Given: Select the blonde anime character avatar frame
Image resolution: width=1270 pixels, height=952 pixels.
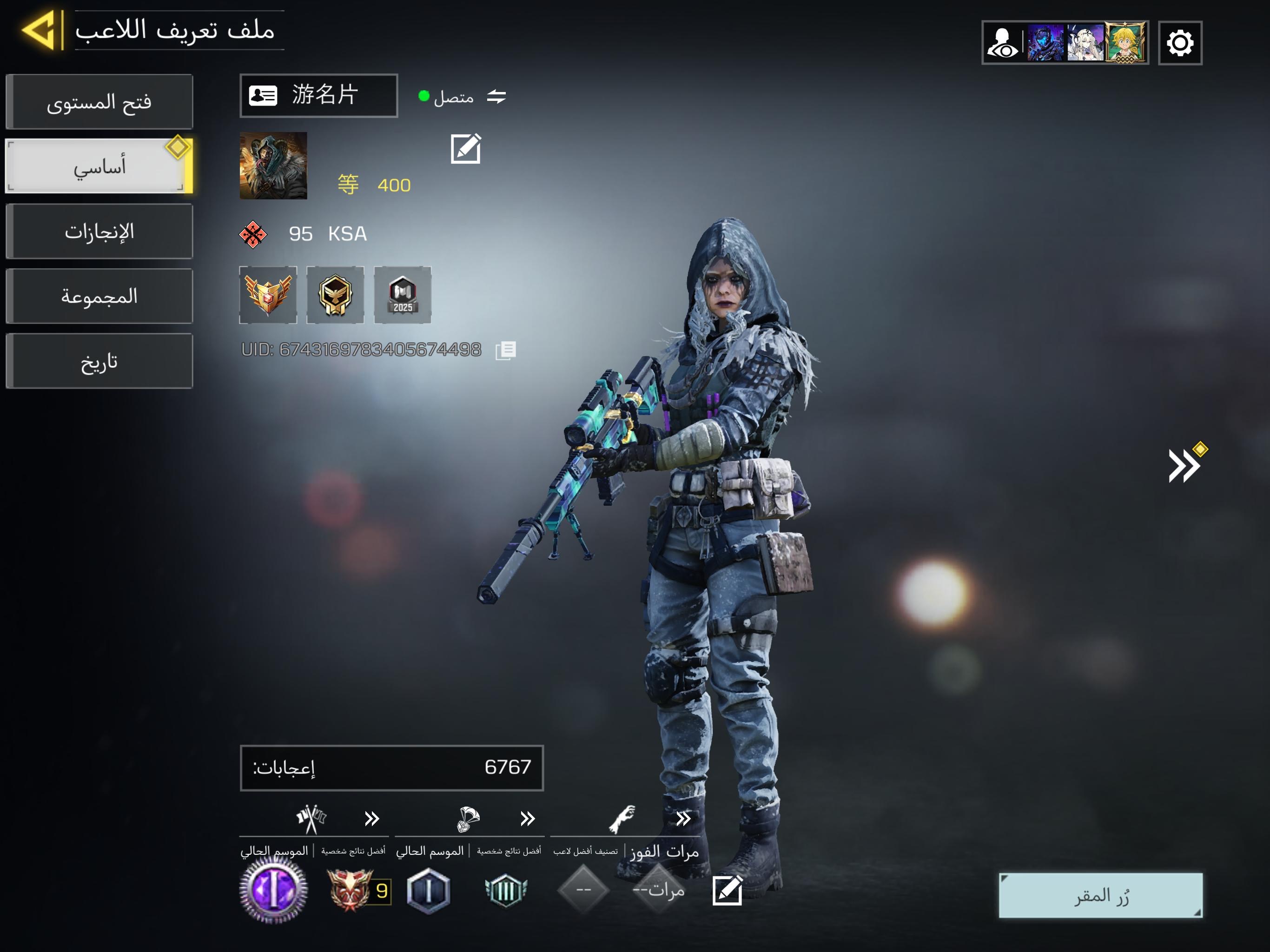Looking at the screenshot, I should [x=1125, y=43].
